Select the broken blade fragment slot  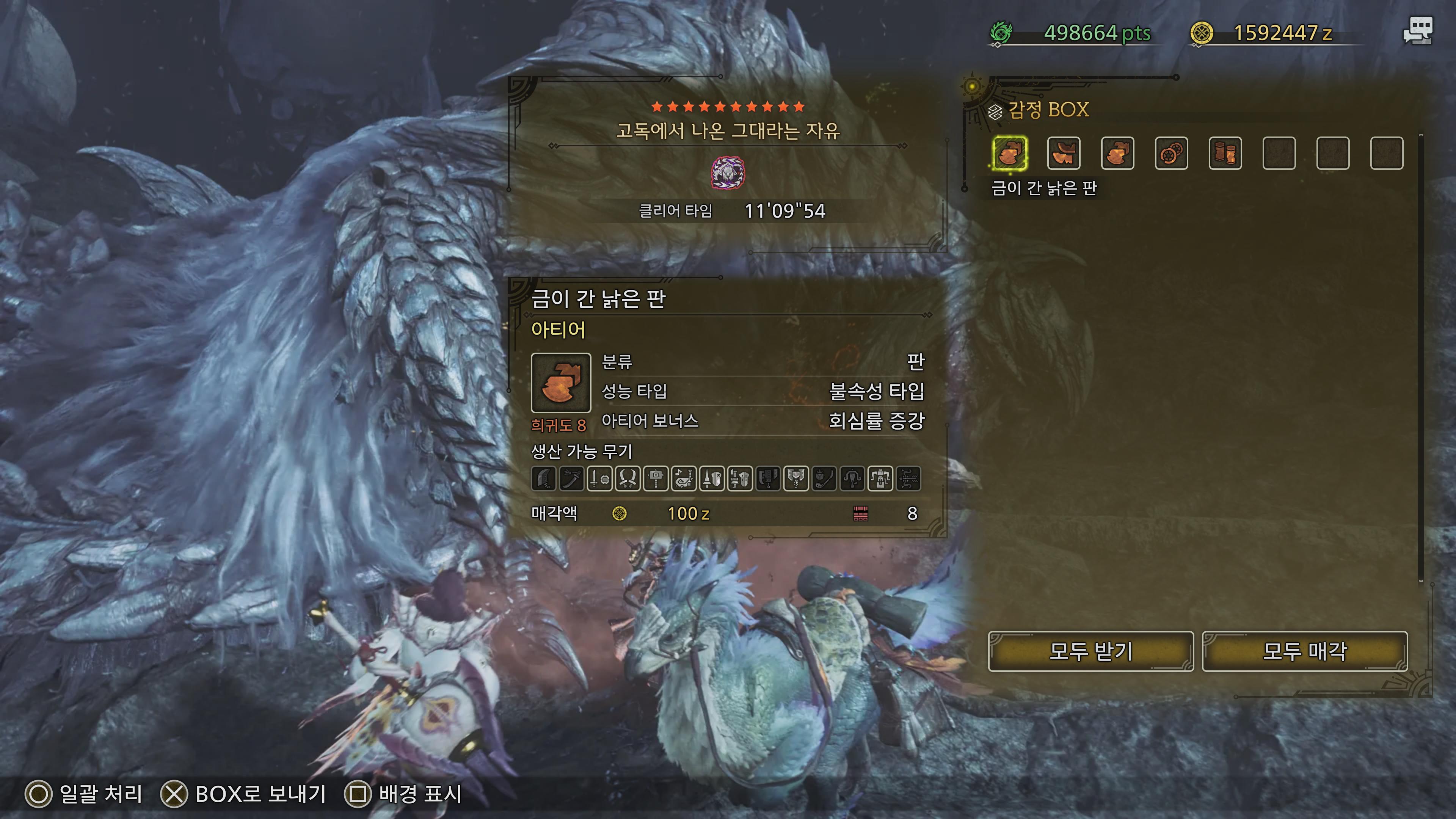coord(1063,153)
